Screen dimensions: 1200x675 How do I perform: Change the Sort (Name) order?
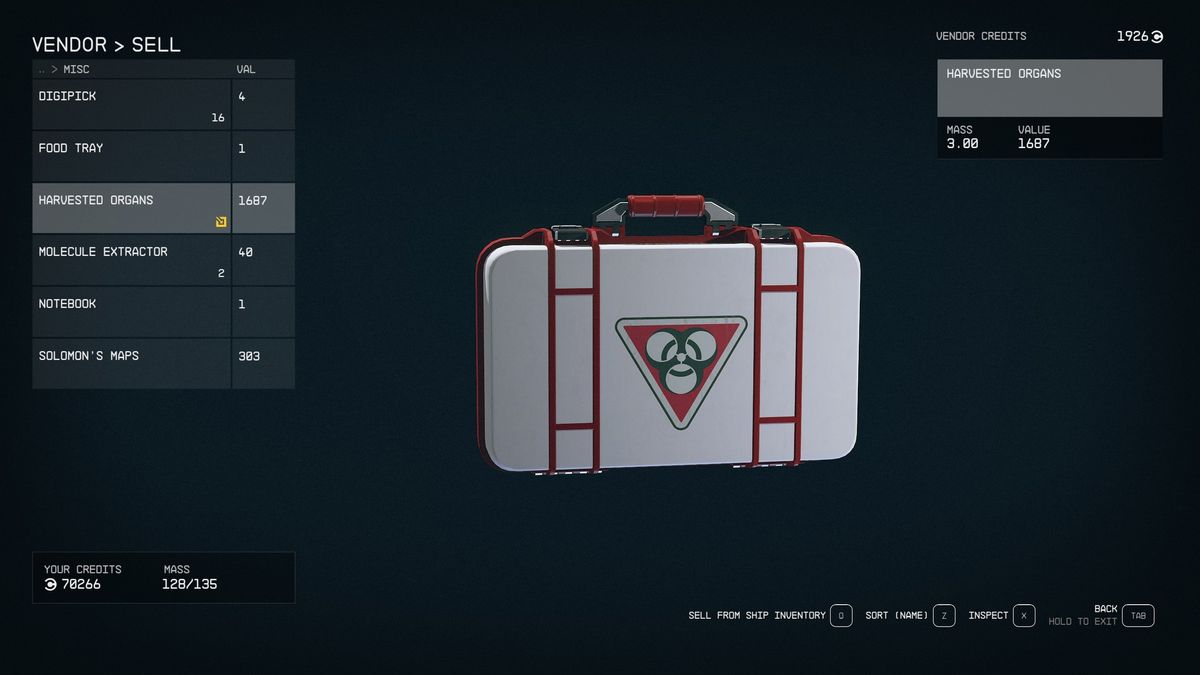point(944,616)
